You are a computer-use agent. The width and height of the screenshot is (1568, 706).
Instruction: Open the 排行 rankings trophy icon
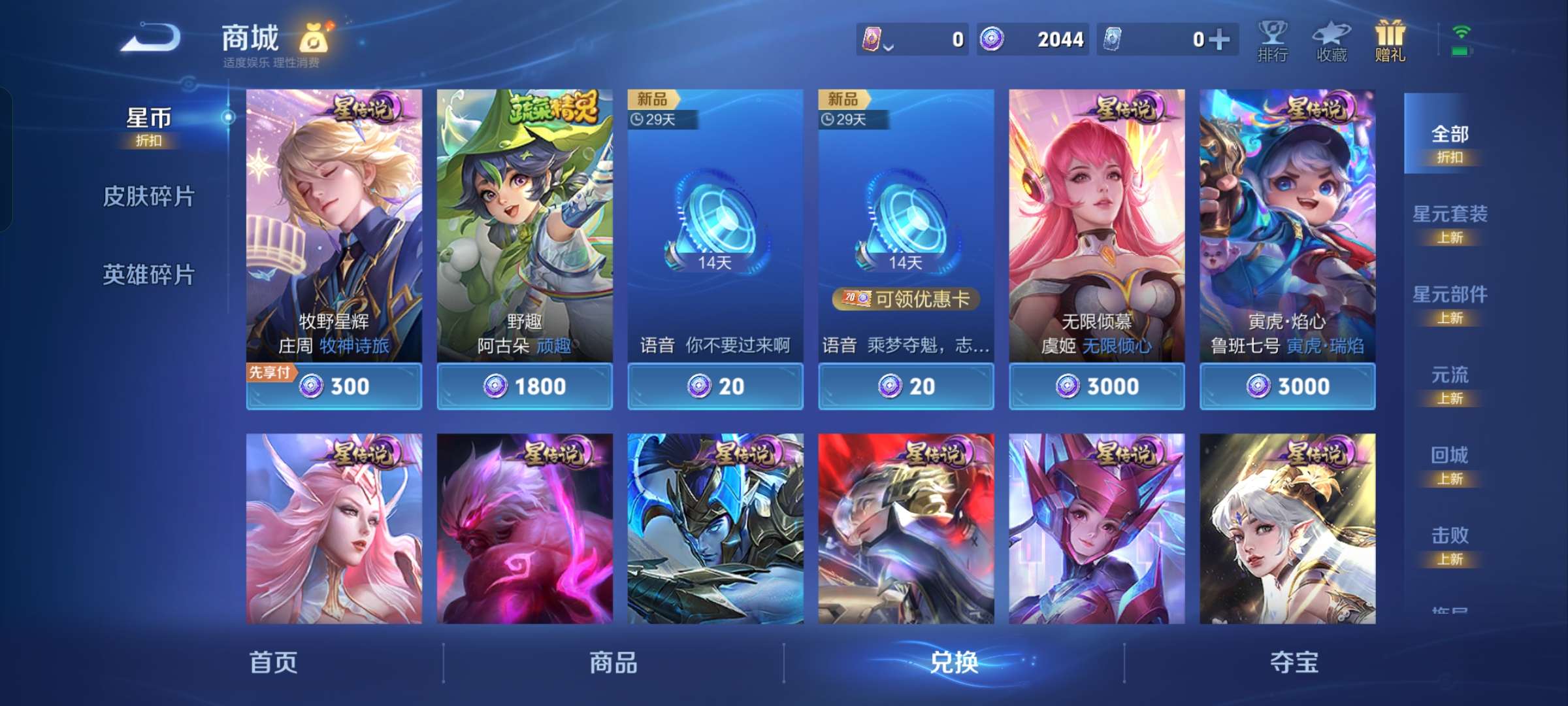pos(1273,41)
